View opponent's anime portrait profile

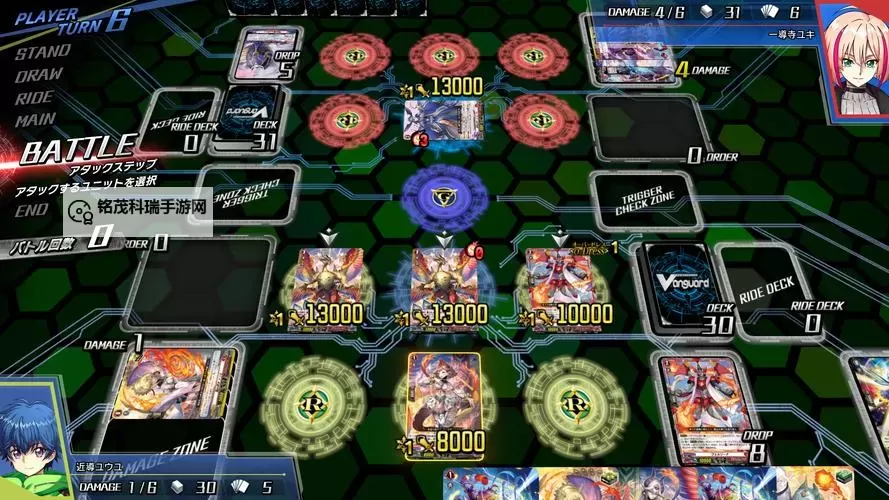coord(856,55)
